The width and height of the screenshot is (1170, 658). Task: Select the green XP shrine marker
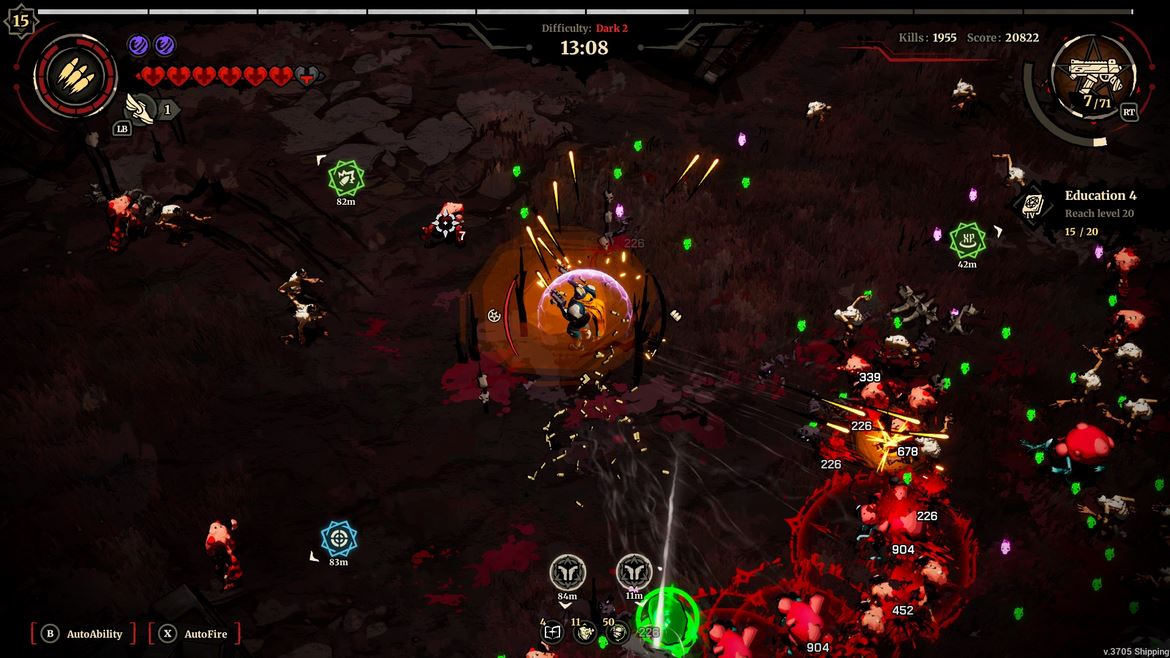(x=967, y=239)
